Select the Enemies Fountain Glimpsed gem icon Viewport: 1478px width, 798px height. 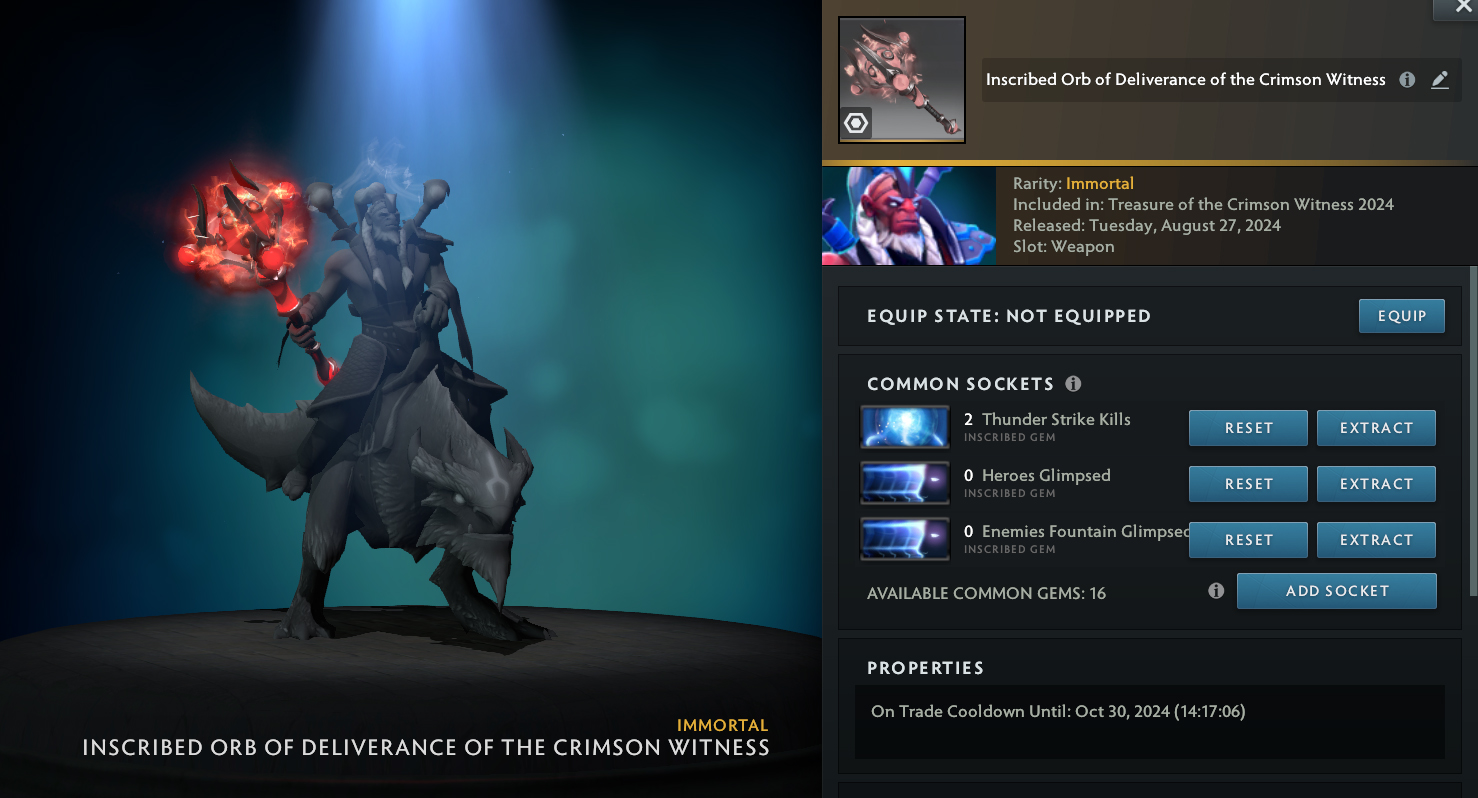905,539
